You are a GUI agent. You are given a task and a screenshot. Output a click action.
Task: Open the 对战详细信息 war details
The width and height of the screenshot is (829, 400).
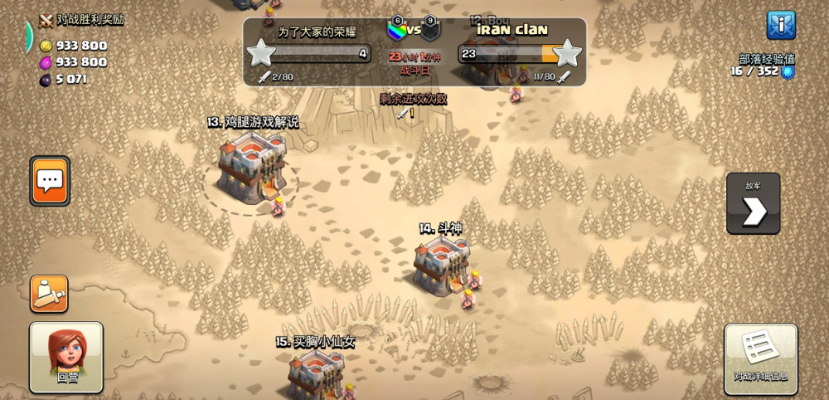pyautogui.click(x=760, y=358)
